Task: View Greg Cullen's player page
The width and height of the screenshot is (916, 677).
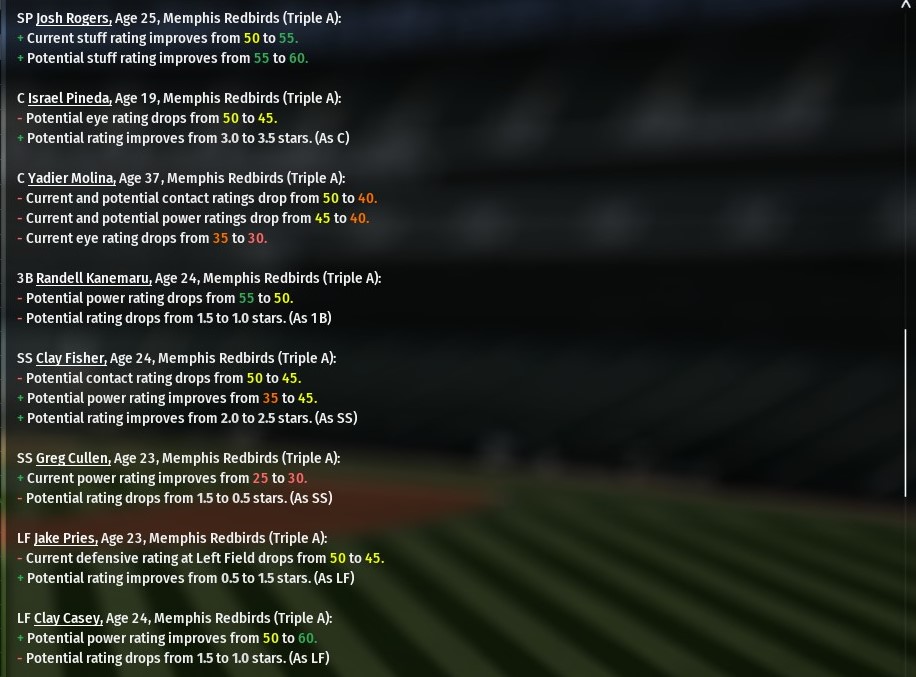Action: click(x=73, y=458)
